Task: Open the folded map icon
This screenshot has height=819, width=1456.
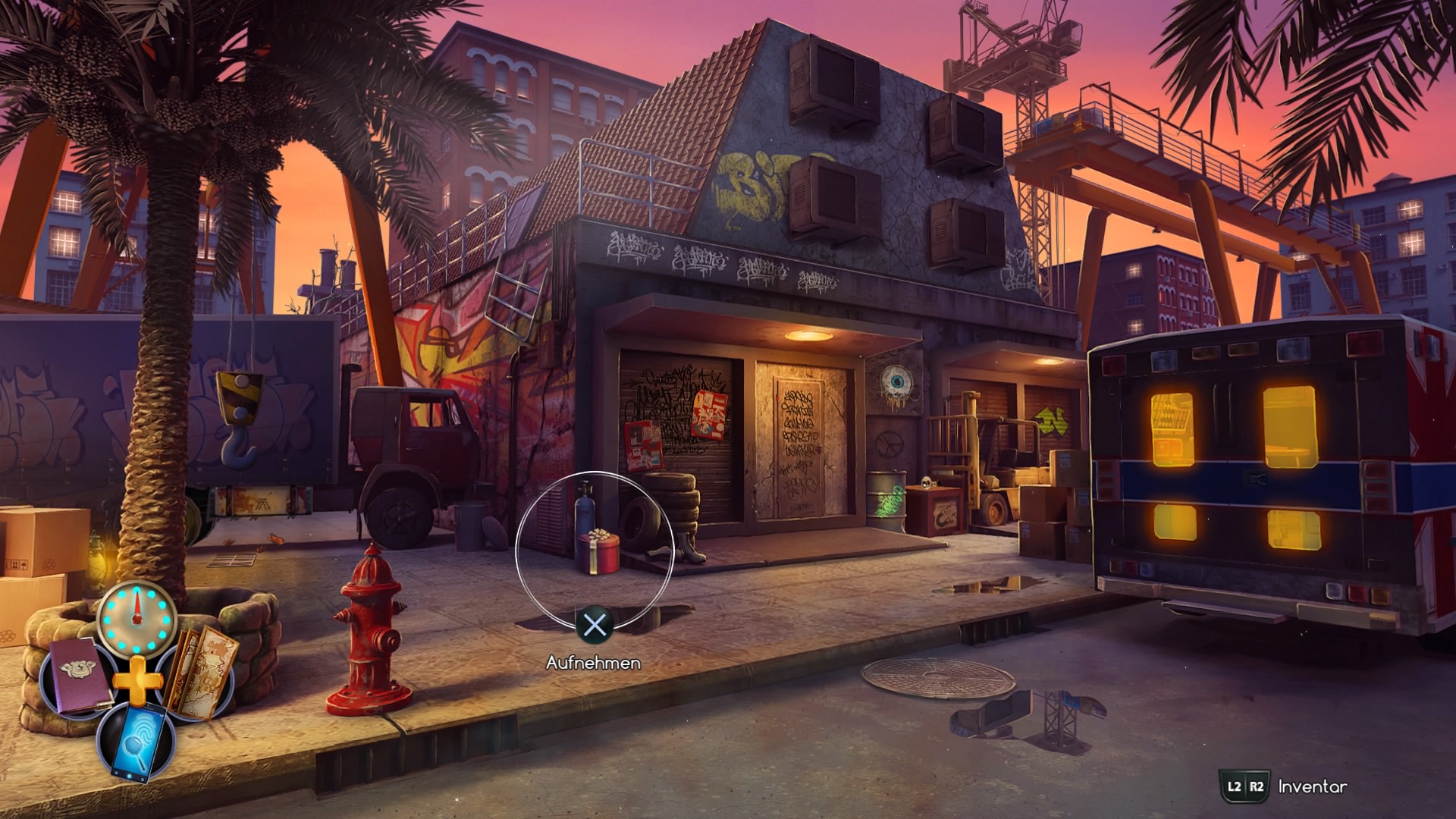Action: coord(202,672)
